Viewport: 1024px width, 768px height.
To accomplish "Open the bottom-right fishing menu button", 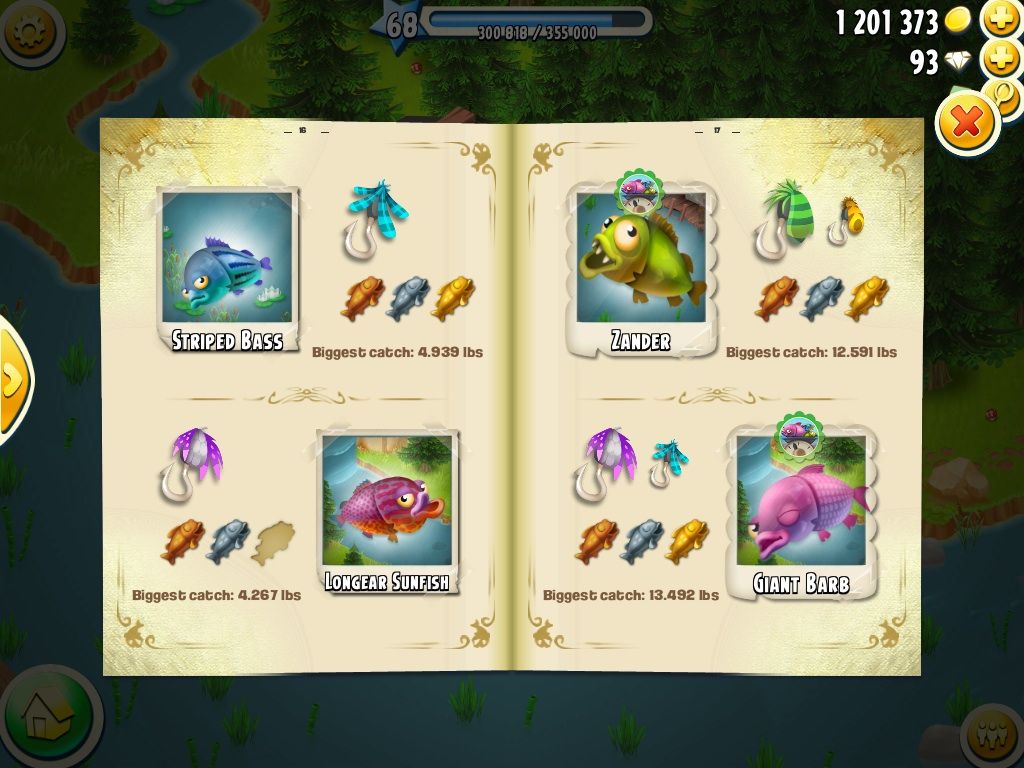I will 993,738.
